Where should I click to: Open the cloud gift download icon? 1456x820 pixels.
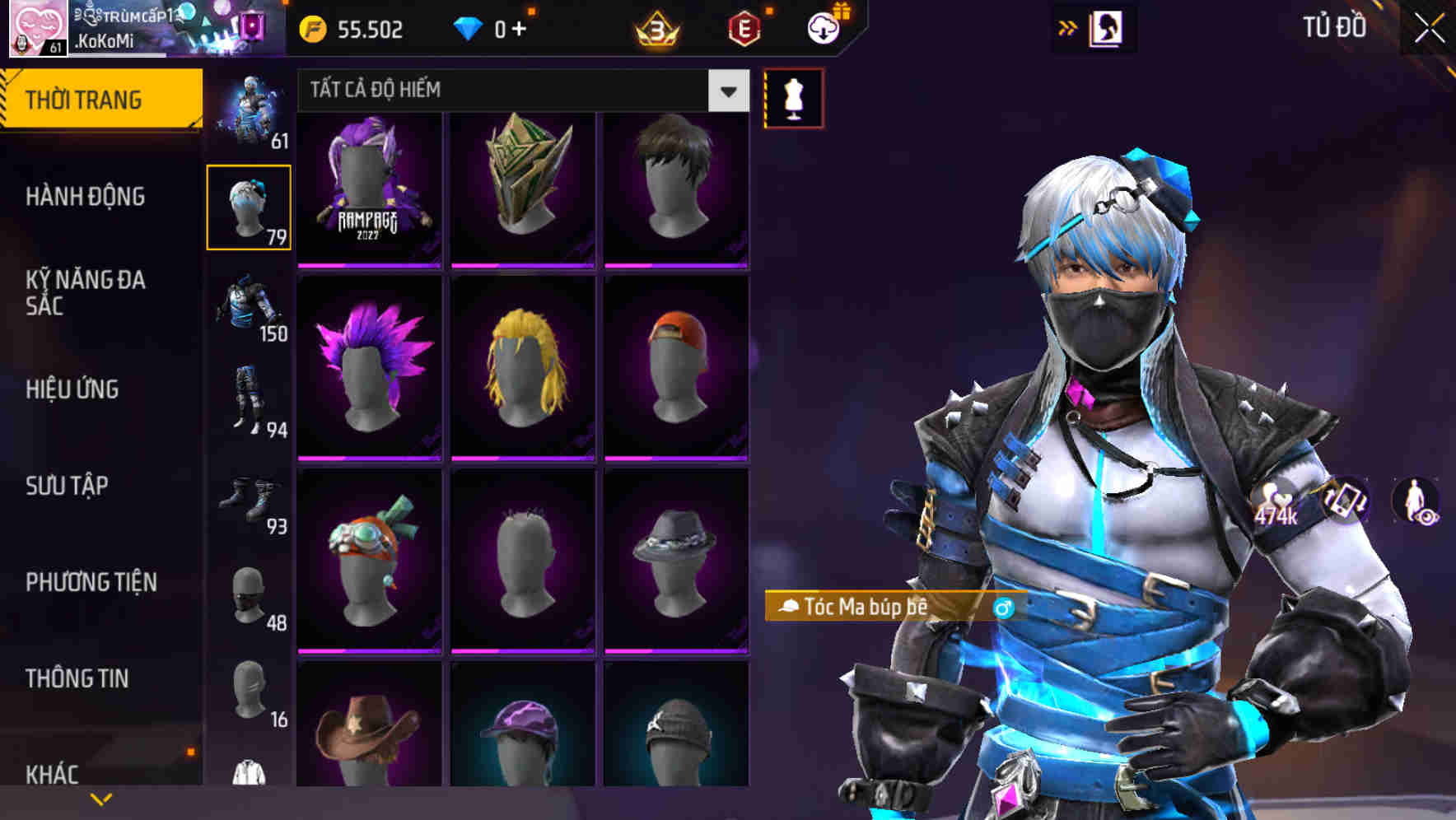(824, 28)
